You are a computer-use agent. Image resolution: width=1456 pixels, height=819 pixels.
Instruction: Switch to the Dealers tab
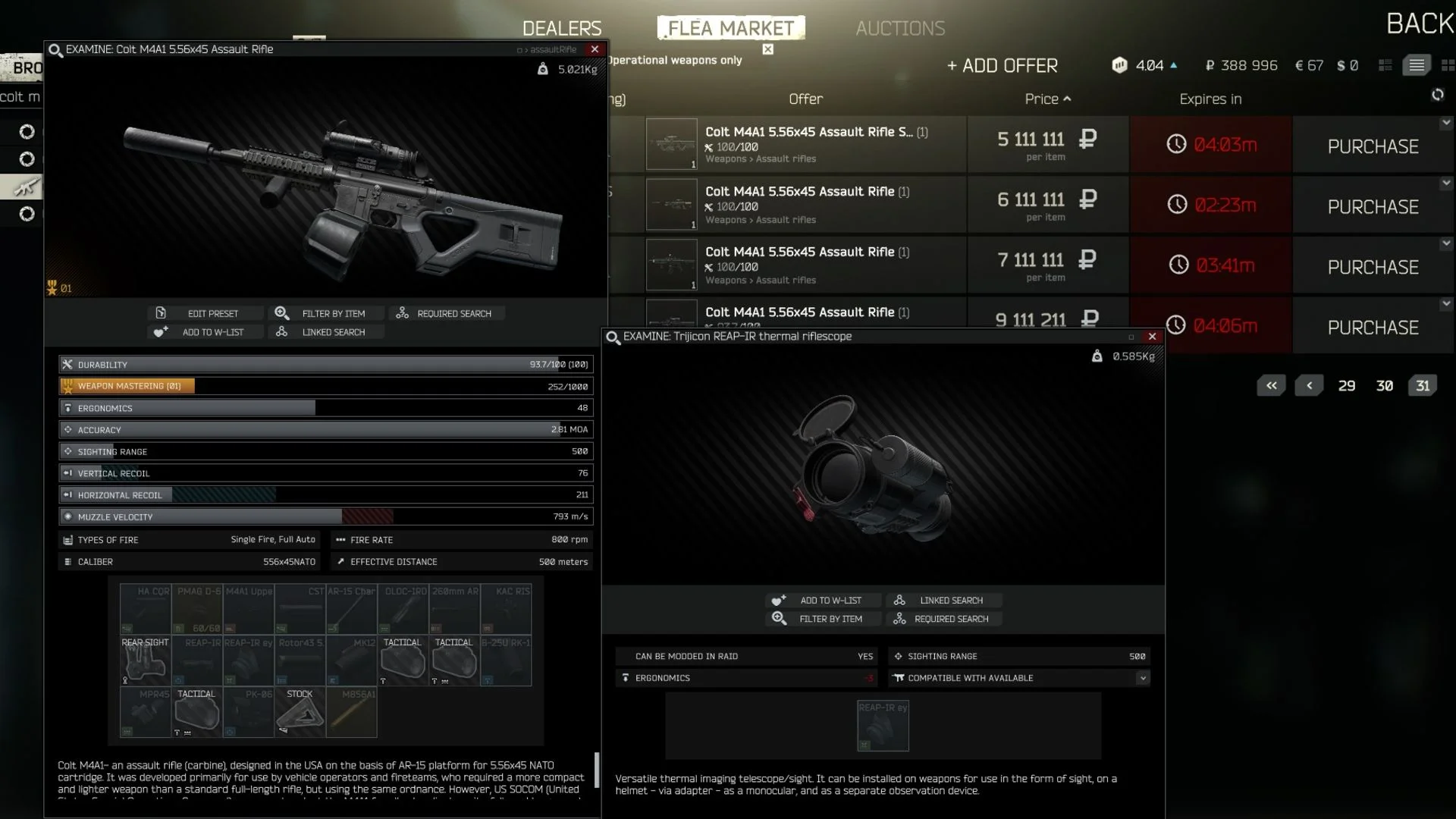tap(562, 28)
